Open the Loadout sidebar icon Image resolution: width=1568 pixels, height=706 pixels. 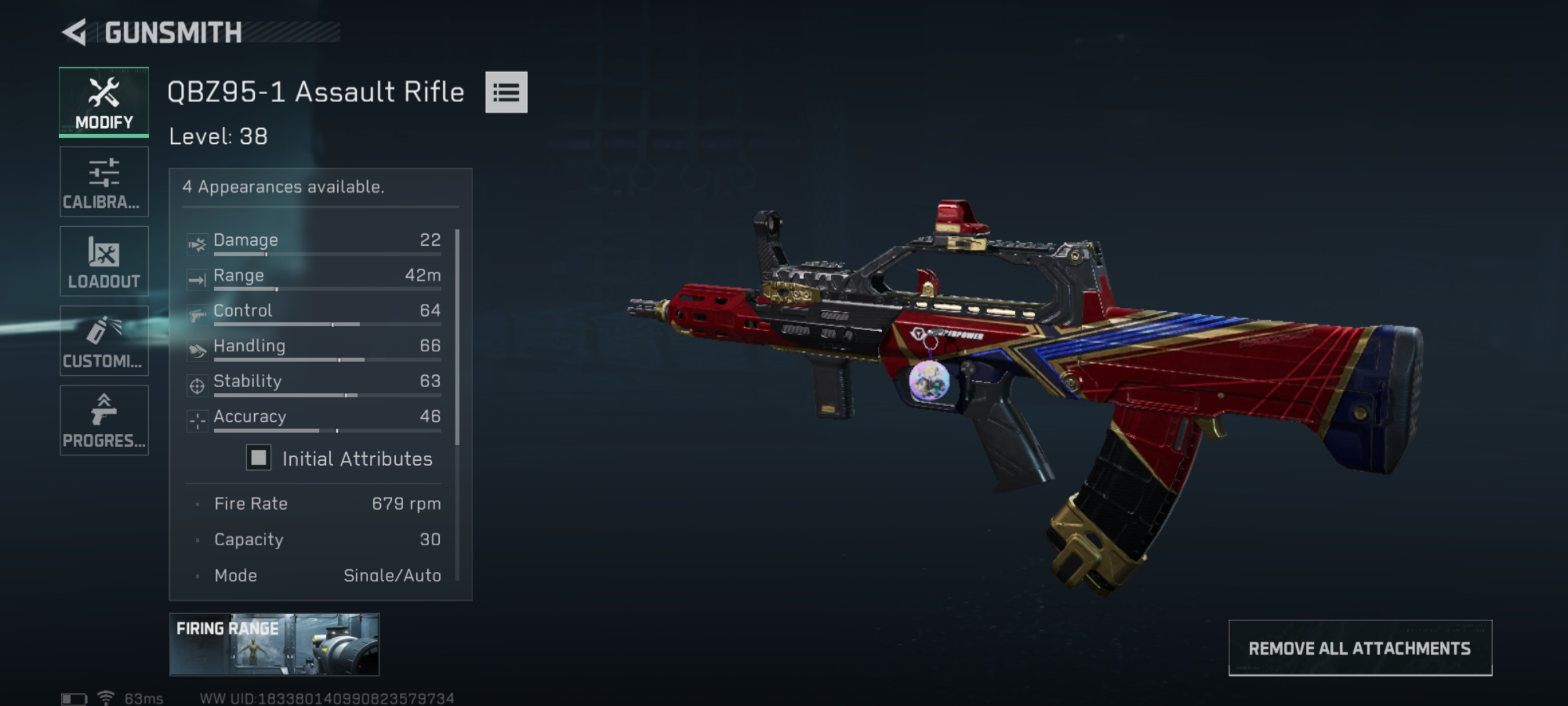point(103,252)
